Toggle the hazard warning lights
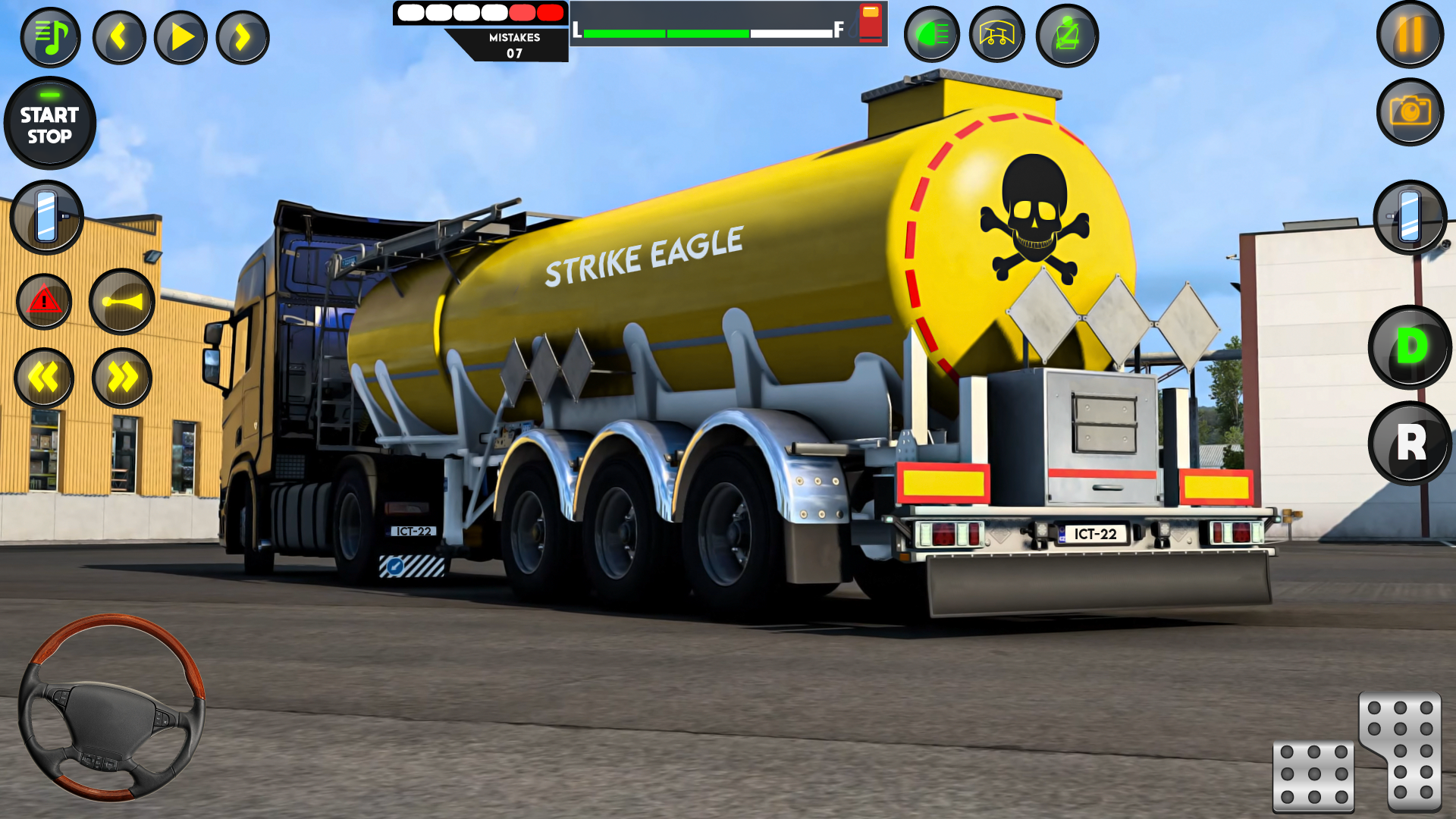 [x=44, y=302]
